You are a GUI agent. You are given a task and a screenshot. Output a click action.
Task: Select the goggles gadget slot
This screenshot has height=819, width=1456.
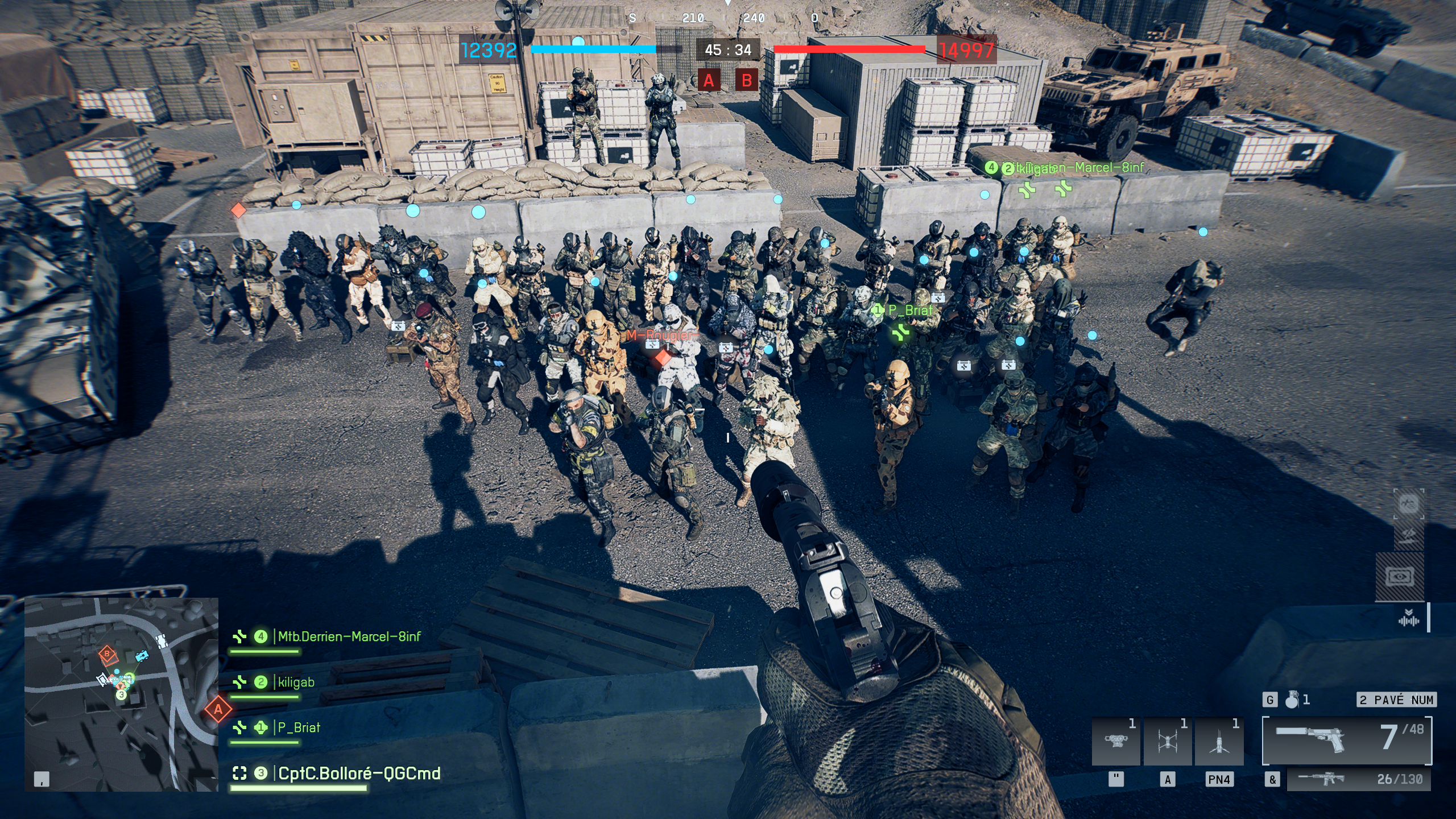point(1115,742)
